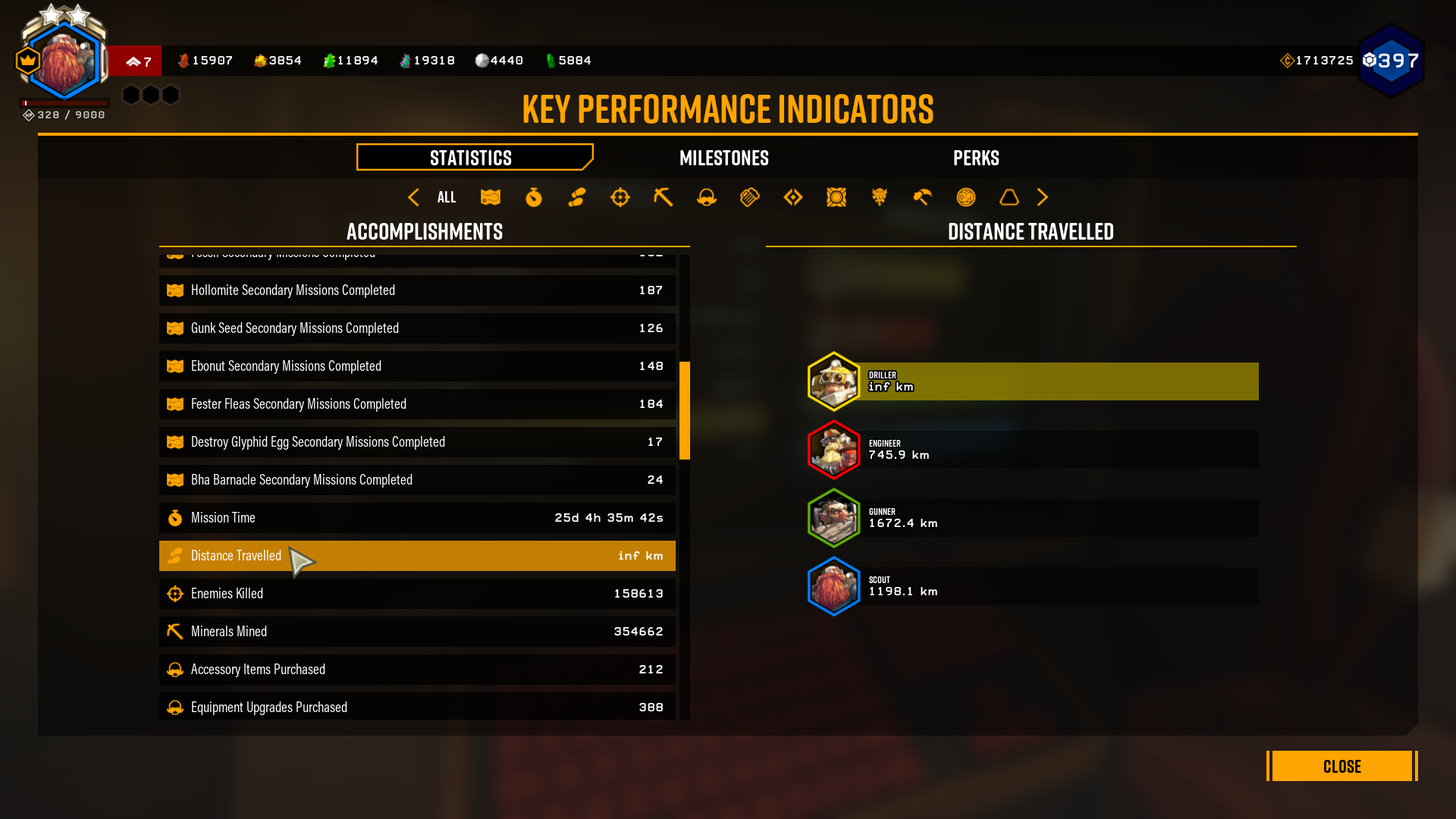Select the Scout distance entry
Screen dimensions: 1456x819
pos(1033,586)
